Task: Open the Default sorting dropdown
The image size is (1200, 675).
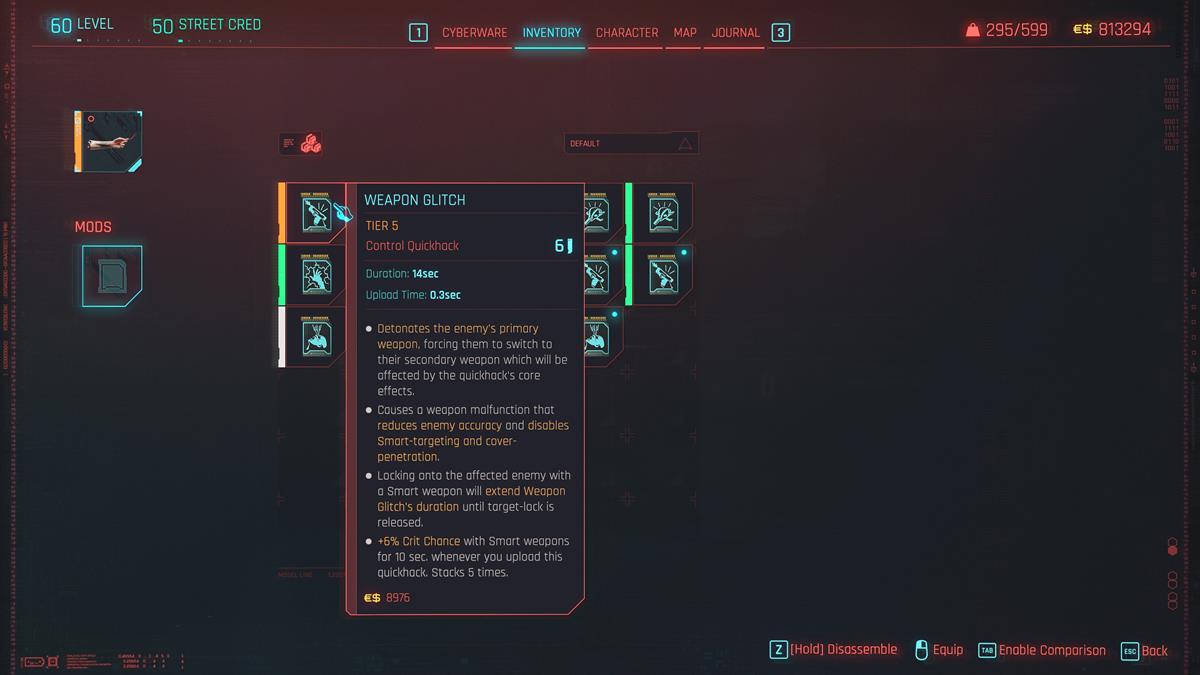Action: pos(631,143)
